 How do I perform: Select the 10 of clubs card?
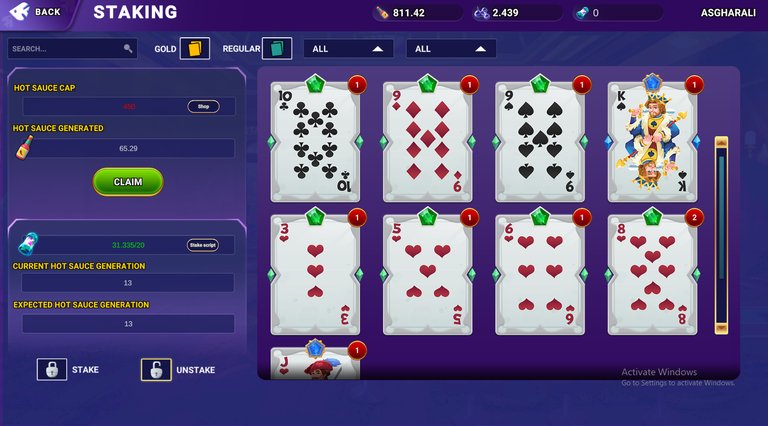(315, 140)
